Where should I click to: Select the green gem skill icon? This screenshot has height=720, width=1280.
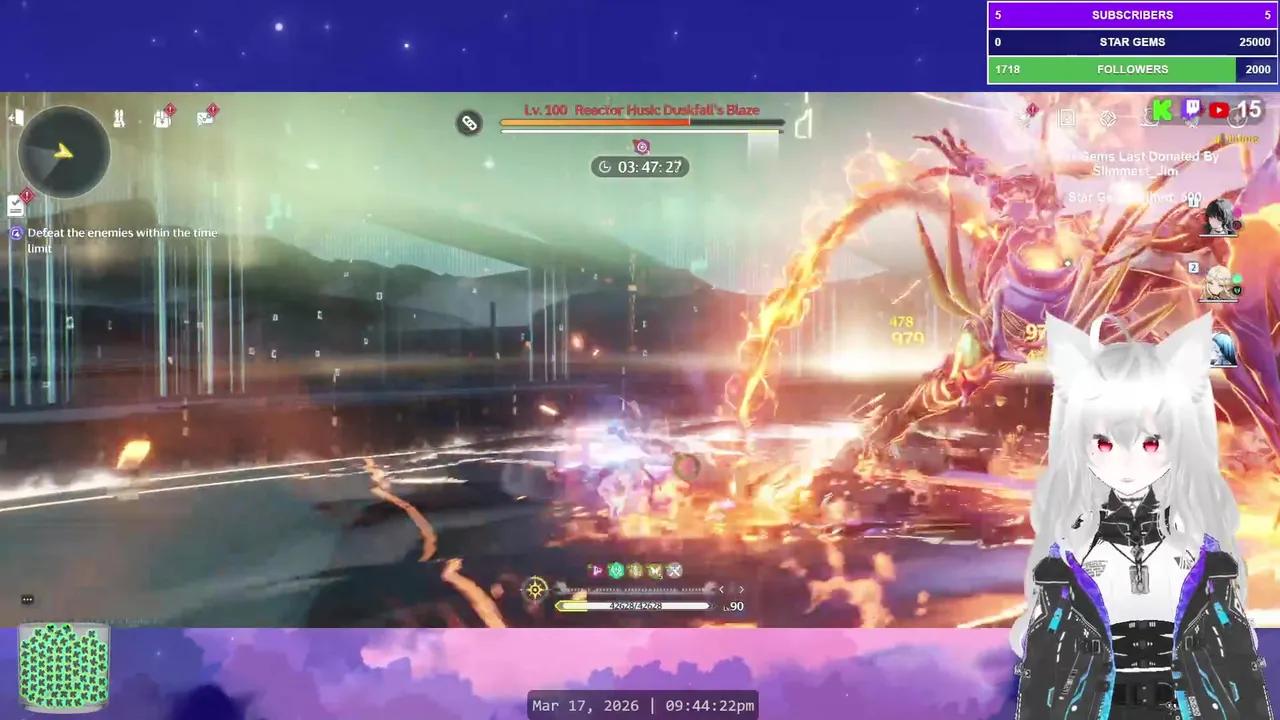click(x=616, y=570)
